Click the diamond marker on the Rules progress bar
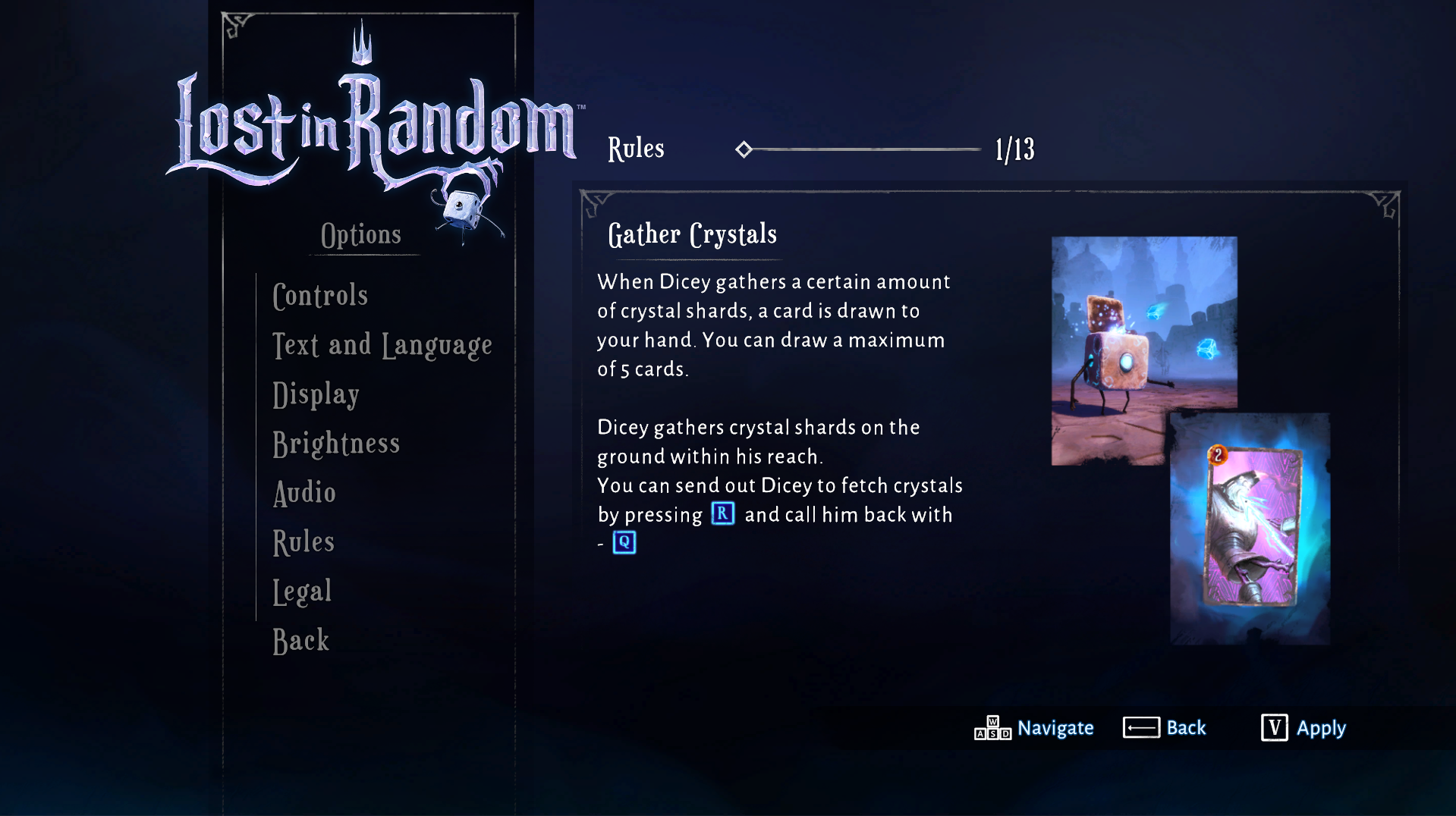The image size is (1456, 816). [x=745, y=149]
